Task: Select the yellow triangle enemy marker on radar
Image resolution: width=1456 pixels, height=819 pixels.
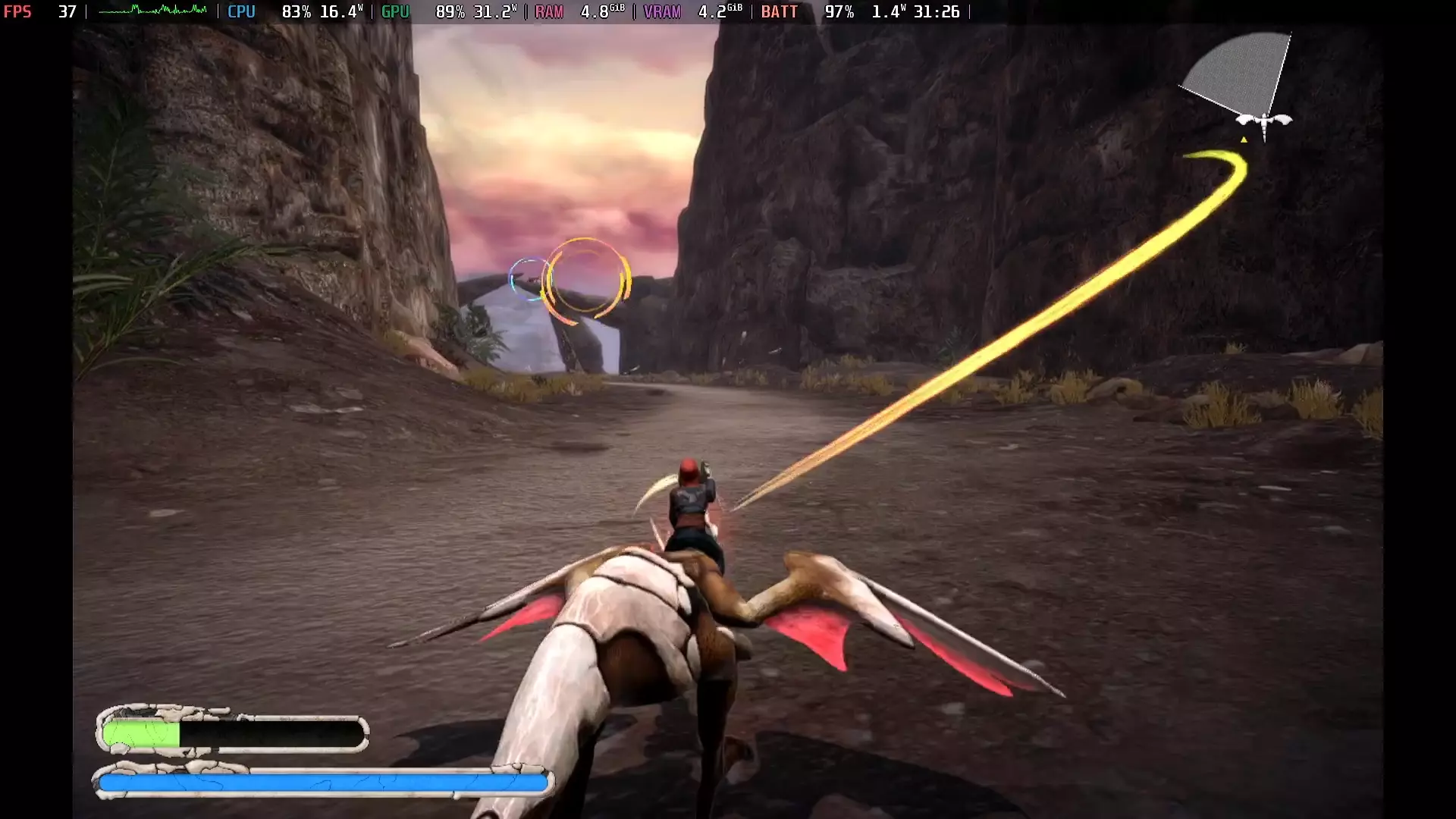Action: click(1243, 140)
